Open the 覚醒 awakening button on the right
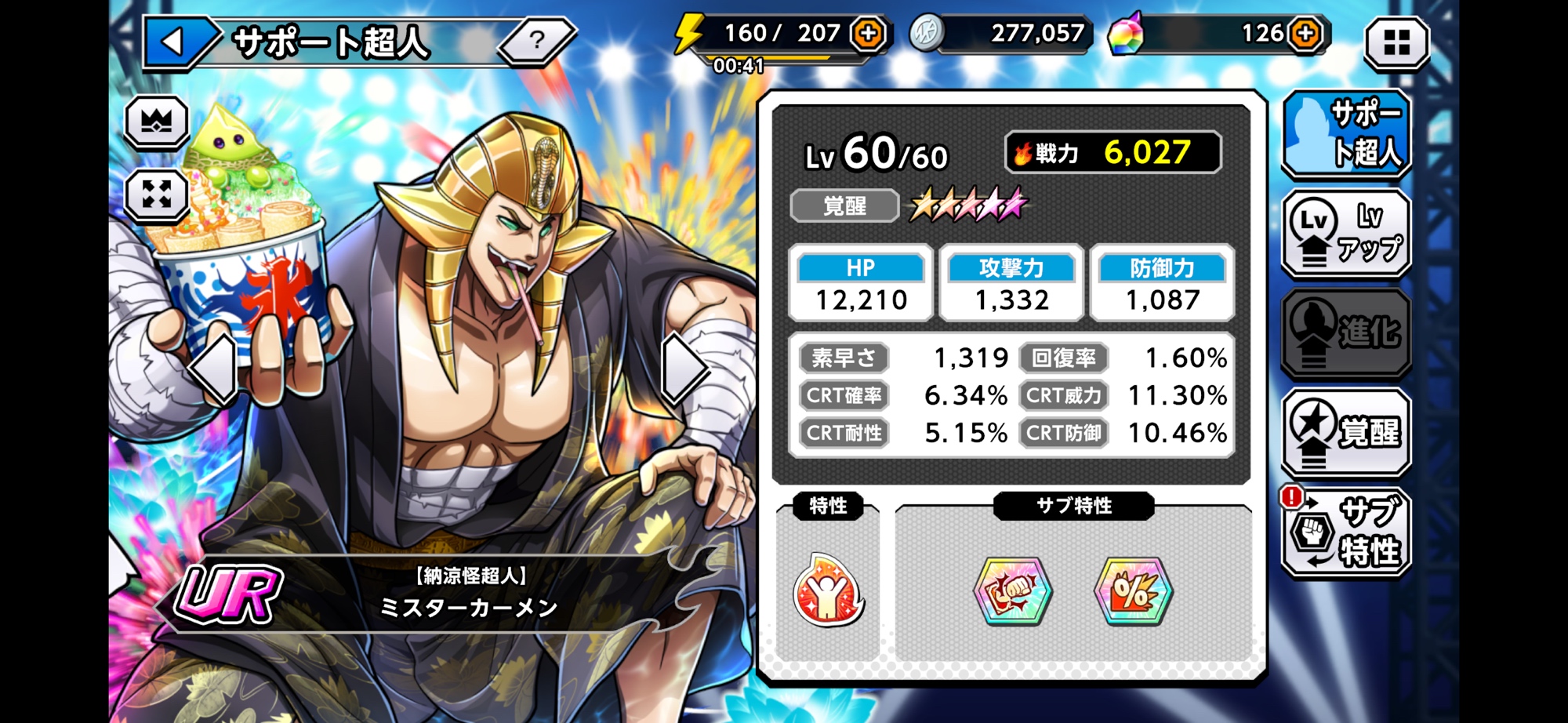Viewport: 1568px width, 723px height. (1346, 431)
